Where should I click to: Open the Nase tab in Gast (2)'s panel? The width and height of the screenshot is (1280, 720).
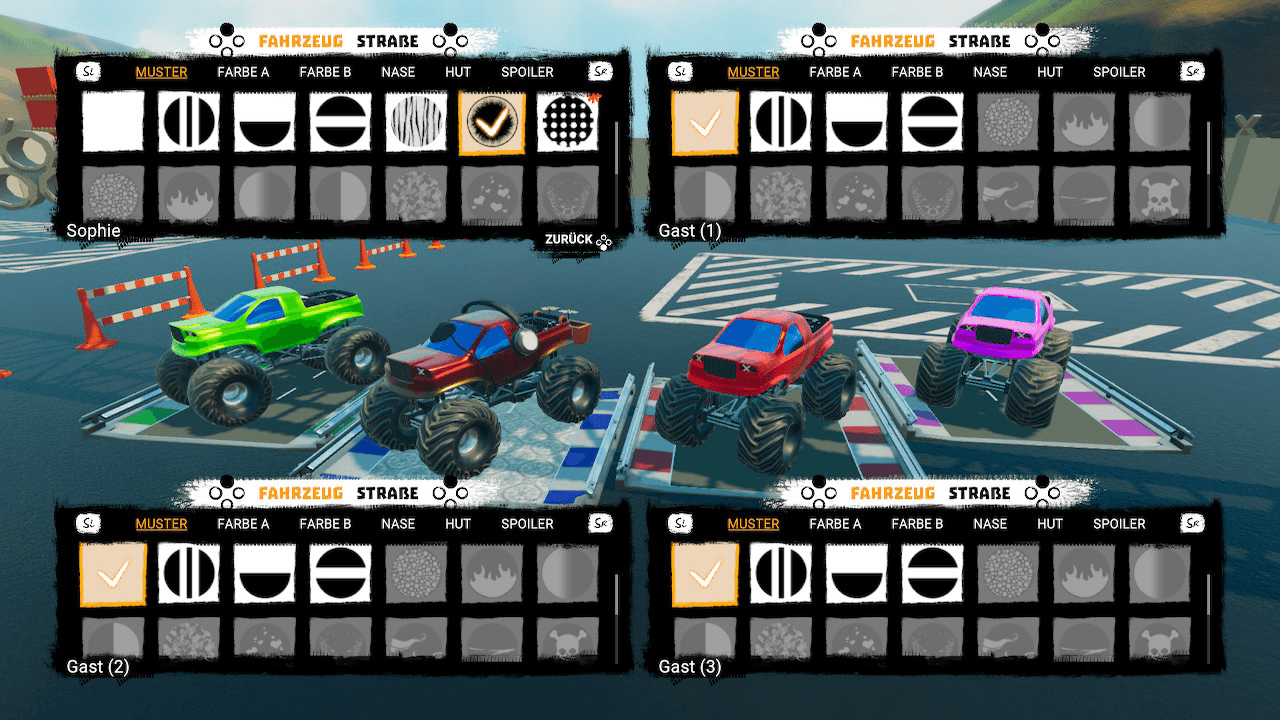click(398, 524)
